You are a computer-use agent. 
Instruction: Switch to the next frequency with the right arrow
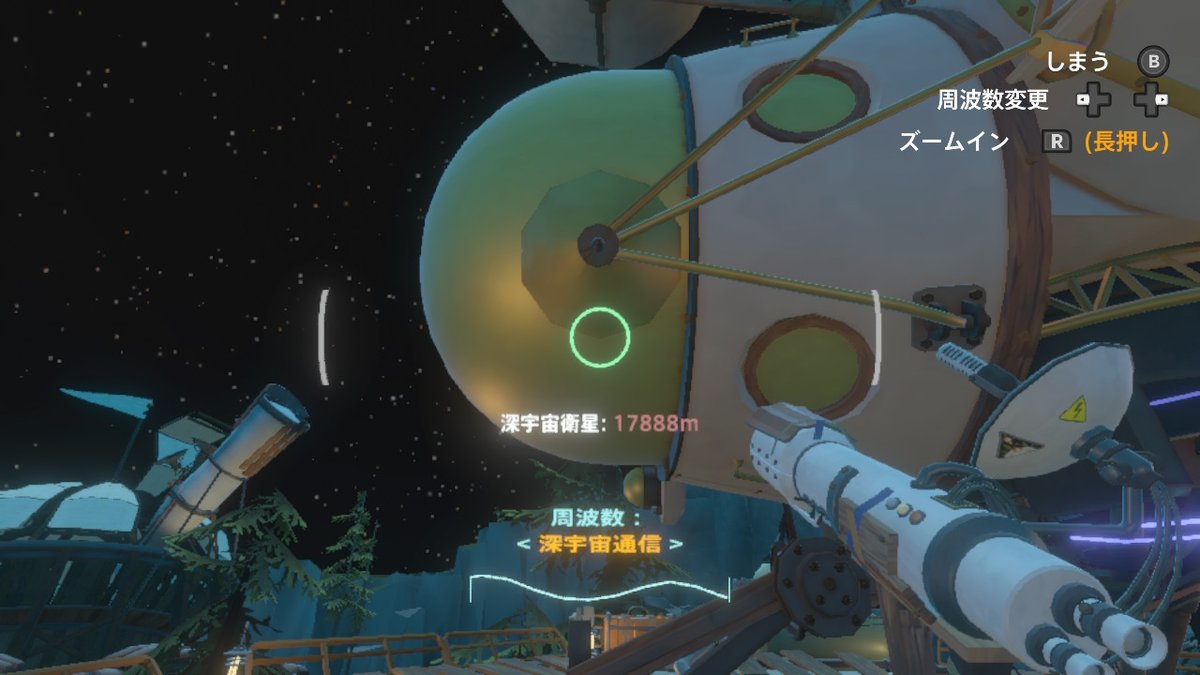click(x=677, y=545)
